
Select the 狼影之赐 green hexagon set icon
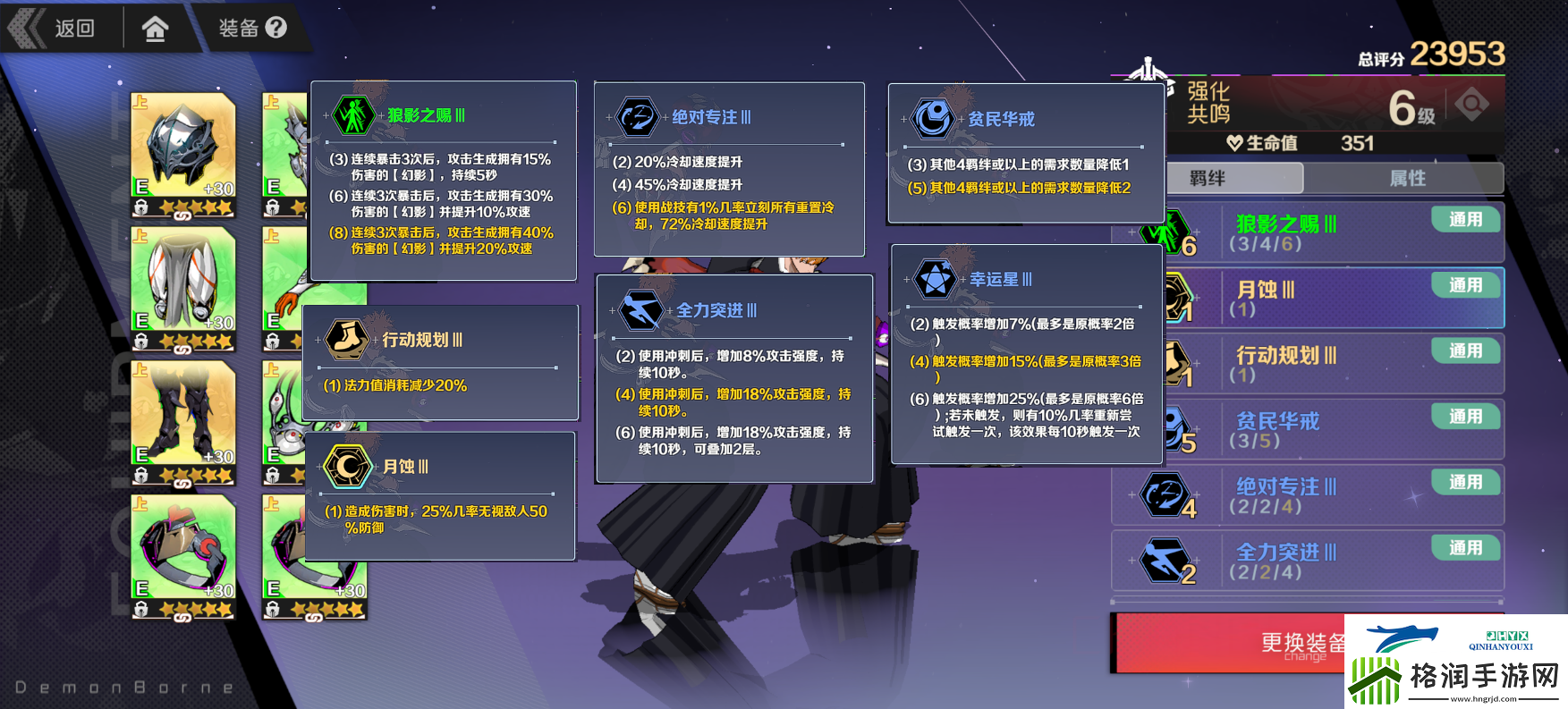click(x=354, y=114)
